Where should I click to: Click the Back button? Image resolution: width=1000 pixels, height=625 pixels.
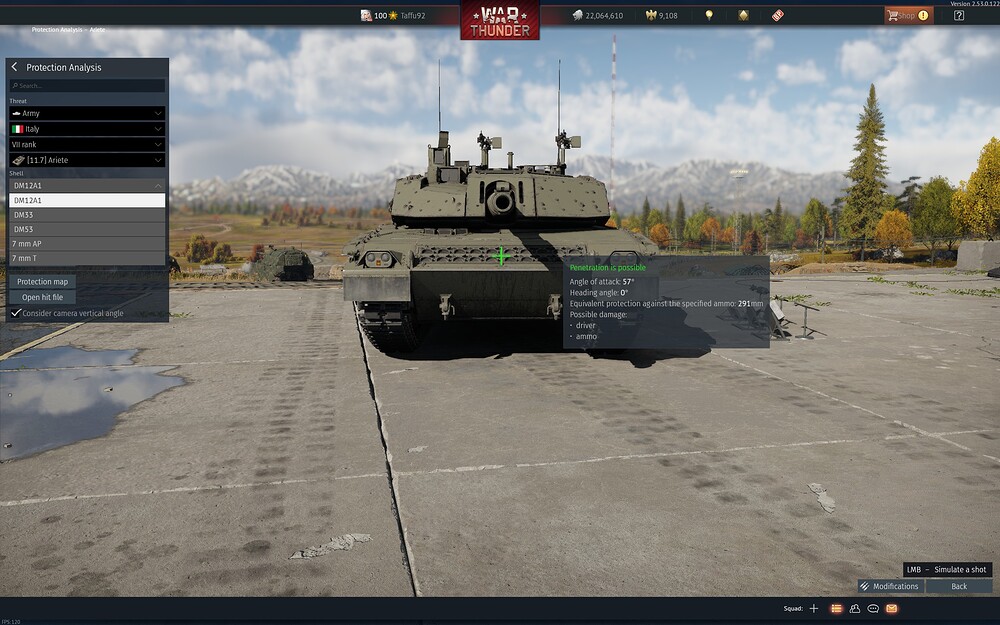[x=959, y=586]
